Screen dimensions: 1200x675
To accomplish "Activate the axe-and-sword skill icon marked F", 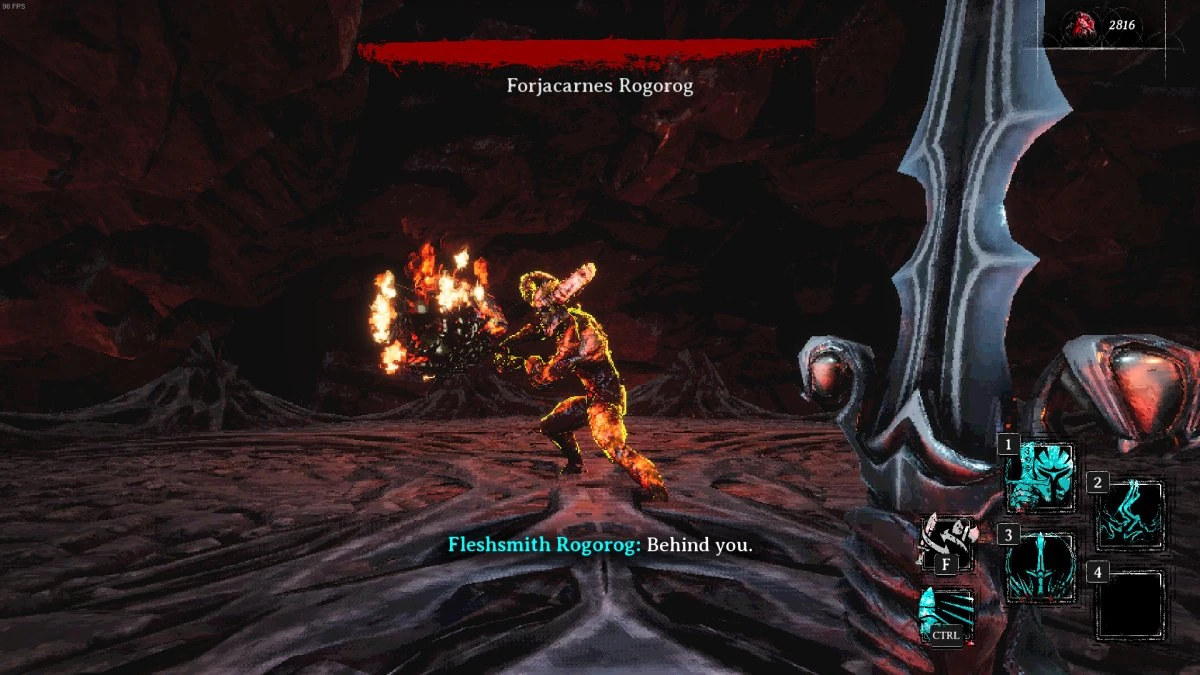I will point(945,541).
